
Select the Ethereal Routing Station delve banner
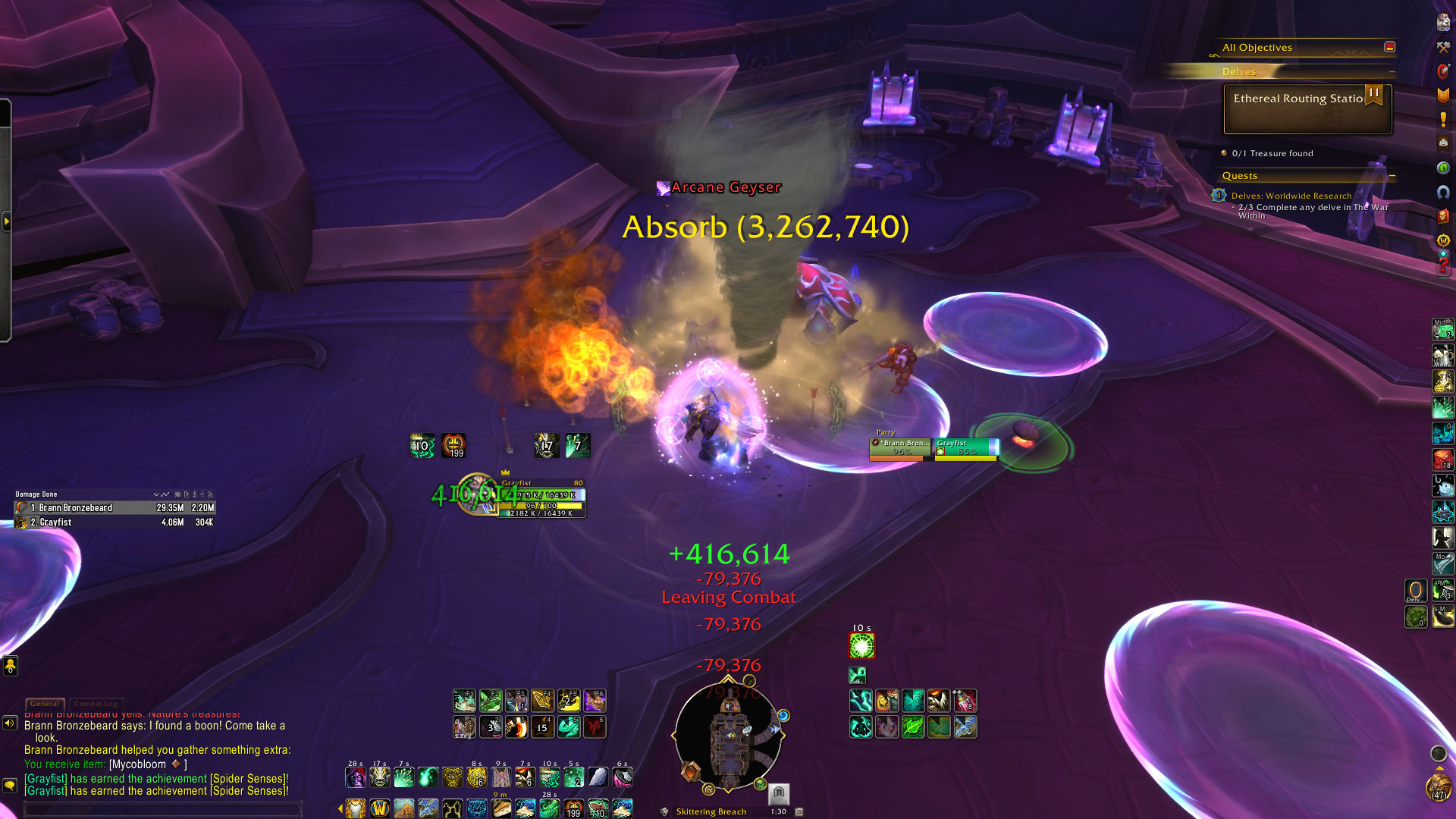(1307, 108)
